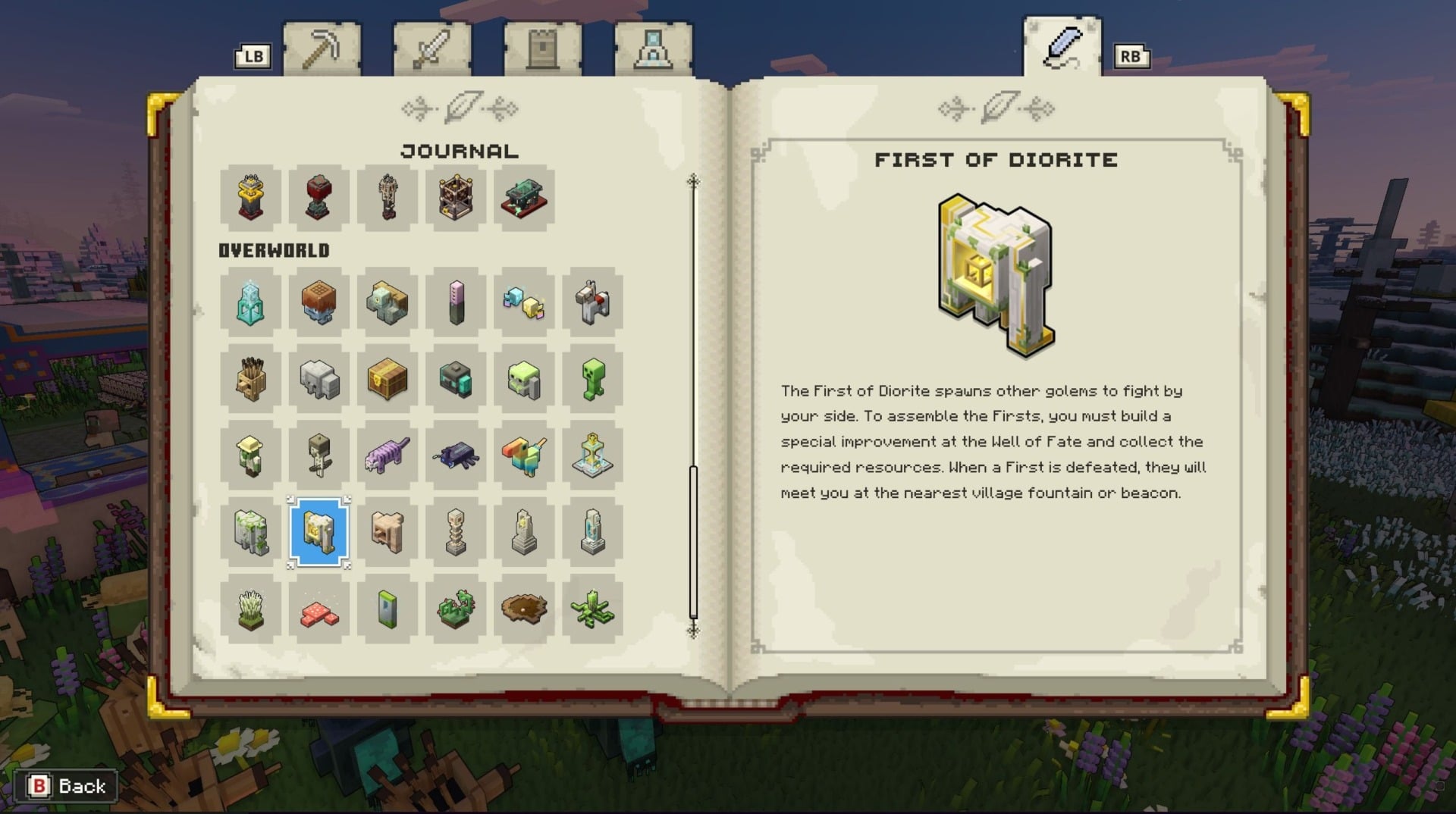Select the Allay journal entry
The width and height of the screenshot is (1456, 814).
(x=523, y=303)
